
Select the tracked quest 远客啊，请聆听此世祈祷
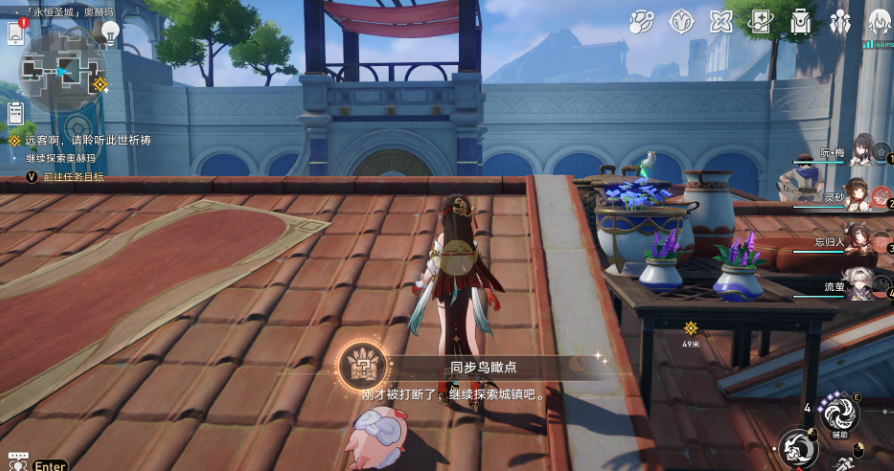88,141
